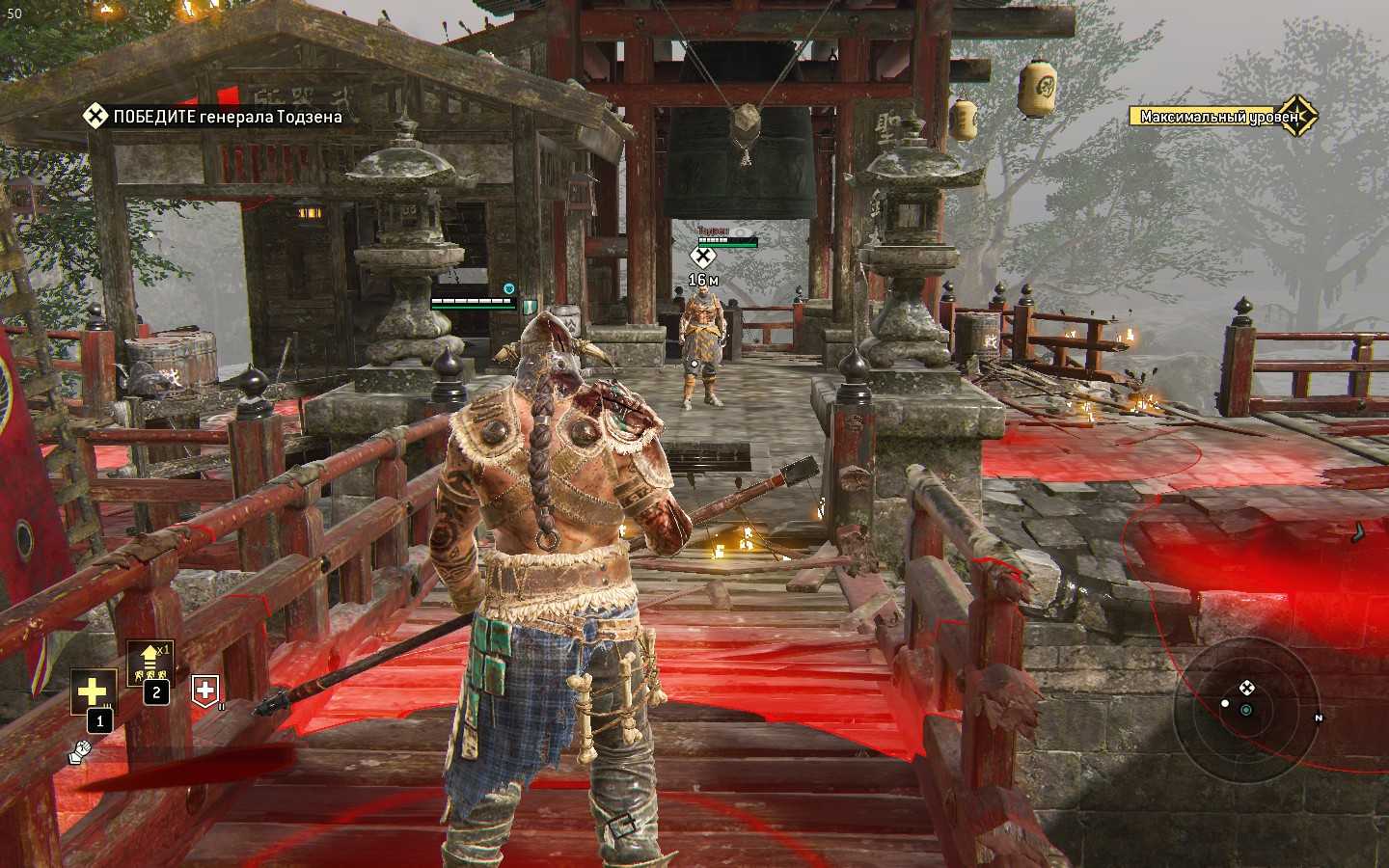Viewport: 1389px width, 868px height.
Task: Click the gauntlet fist icon
Action: 80,751
